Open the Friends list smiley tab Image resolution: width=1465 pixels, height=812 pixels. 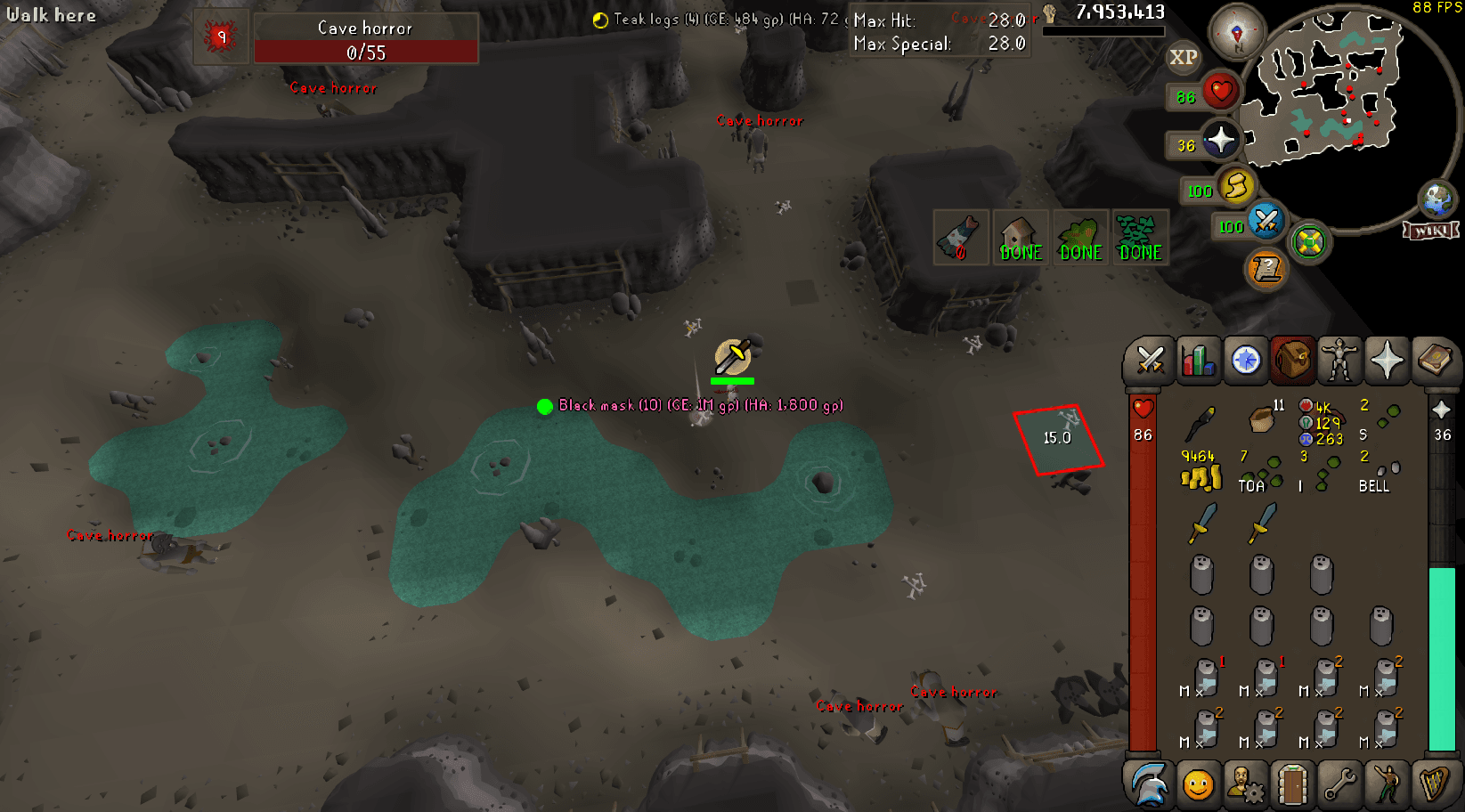[1198, 784]
